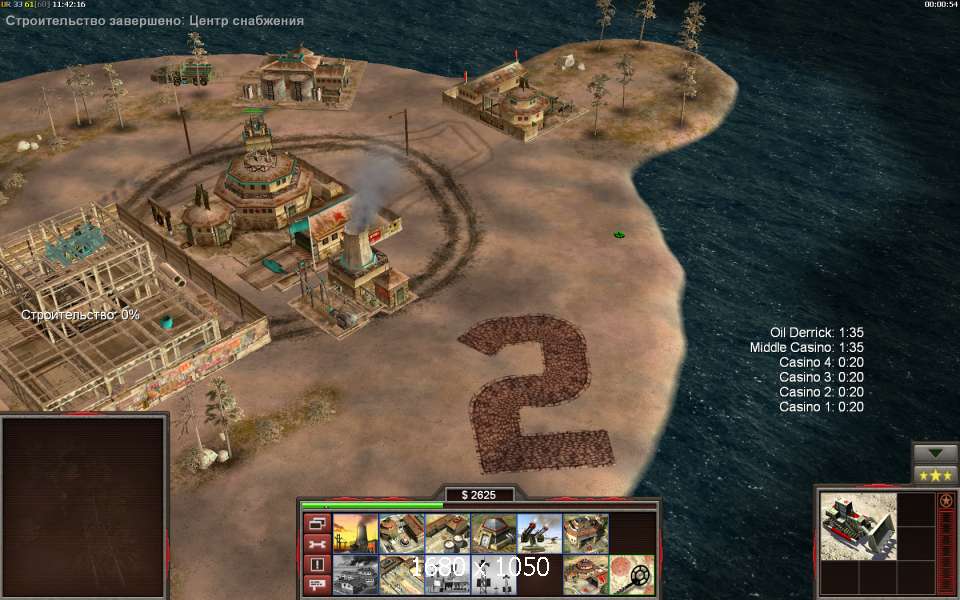Image resolution: width=960 pixels, height=600 pixels.
Task: Select the barracks build icon
Action: 400,534
